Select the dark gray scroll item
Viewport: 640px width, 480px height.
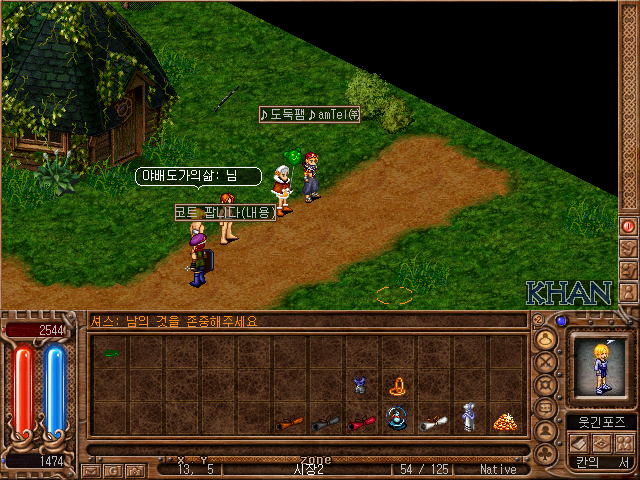(326, 422)
